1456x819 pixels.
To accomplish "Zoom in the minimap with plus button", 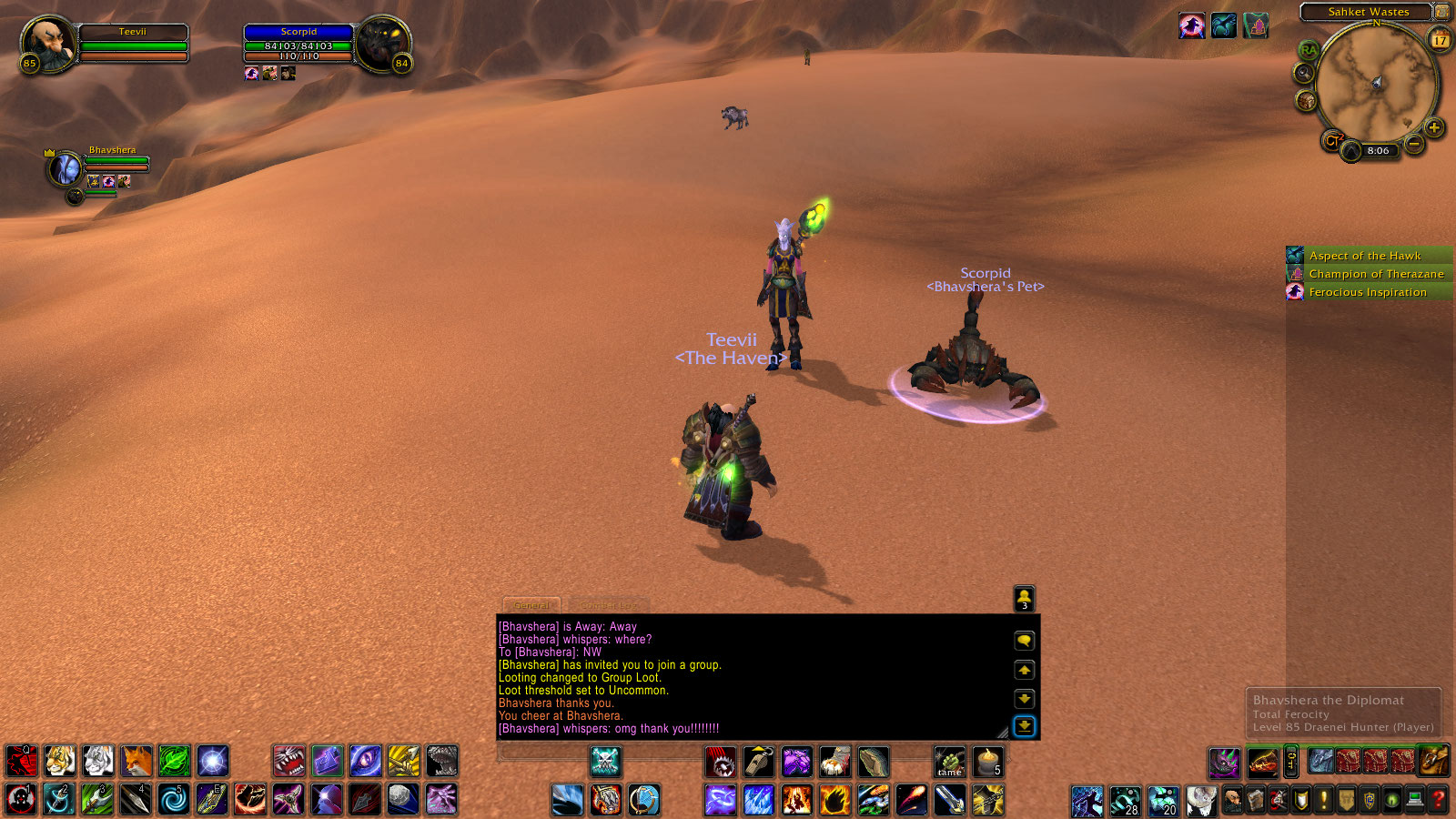I will (x=1434, y=127).
